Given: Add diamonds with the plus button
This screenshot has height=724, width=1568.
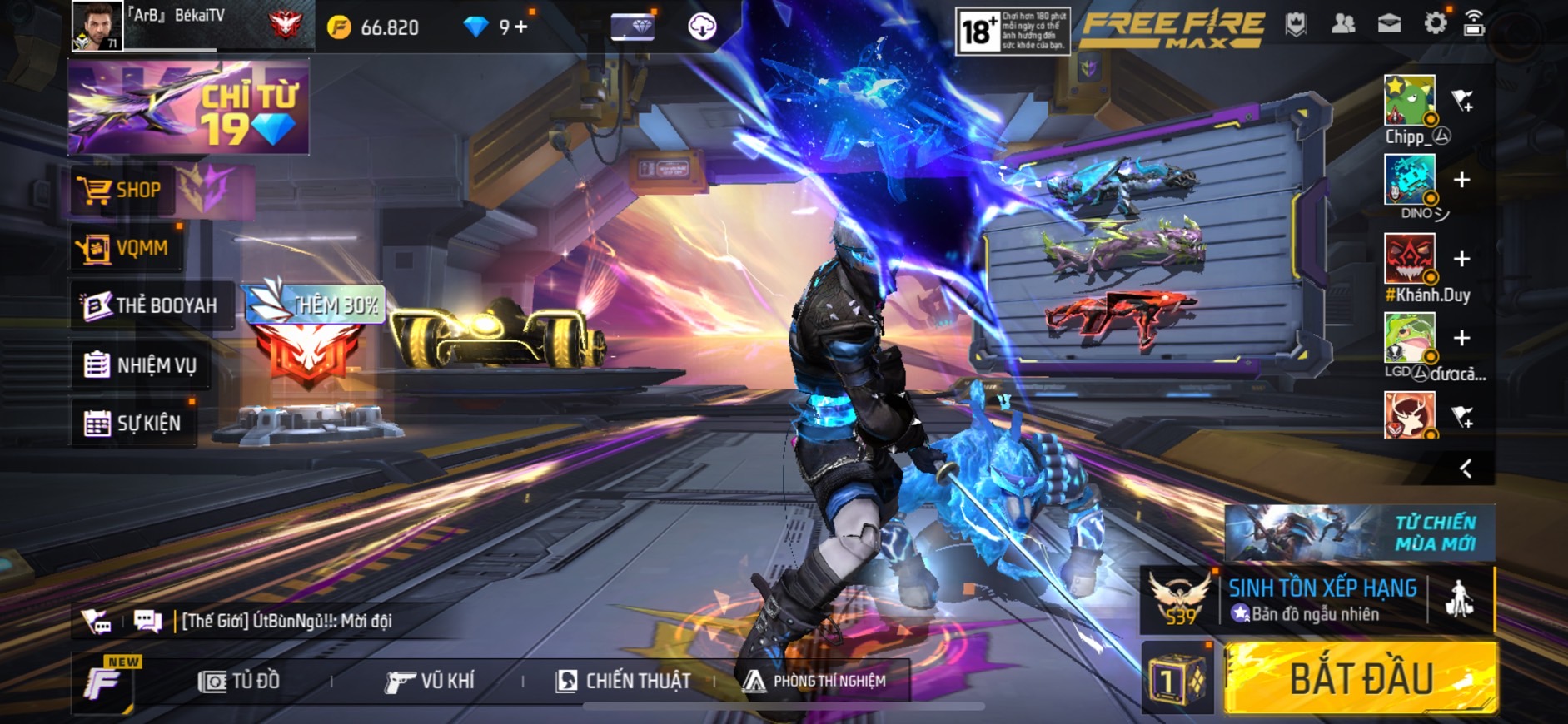Looking at the screenshot, I should tap(521, 27).
